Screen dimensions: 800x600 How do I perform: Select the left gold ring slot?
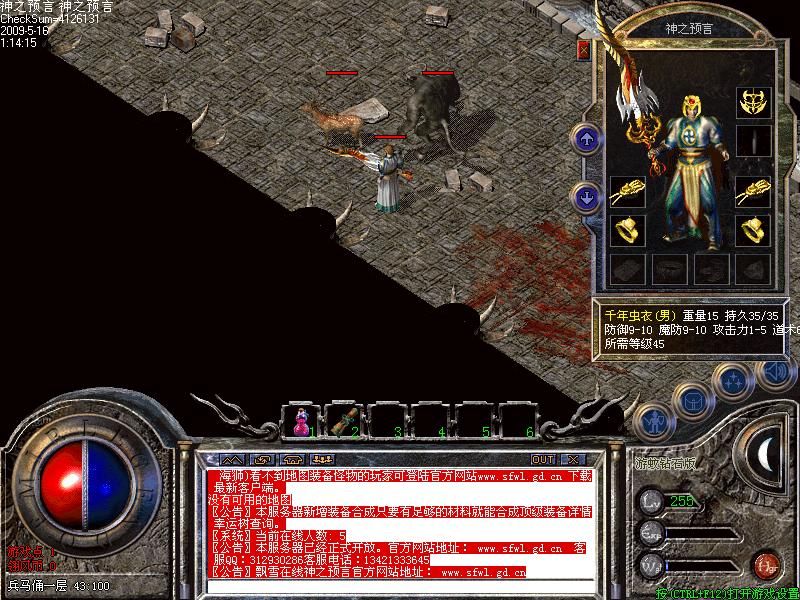(627, 231)
